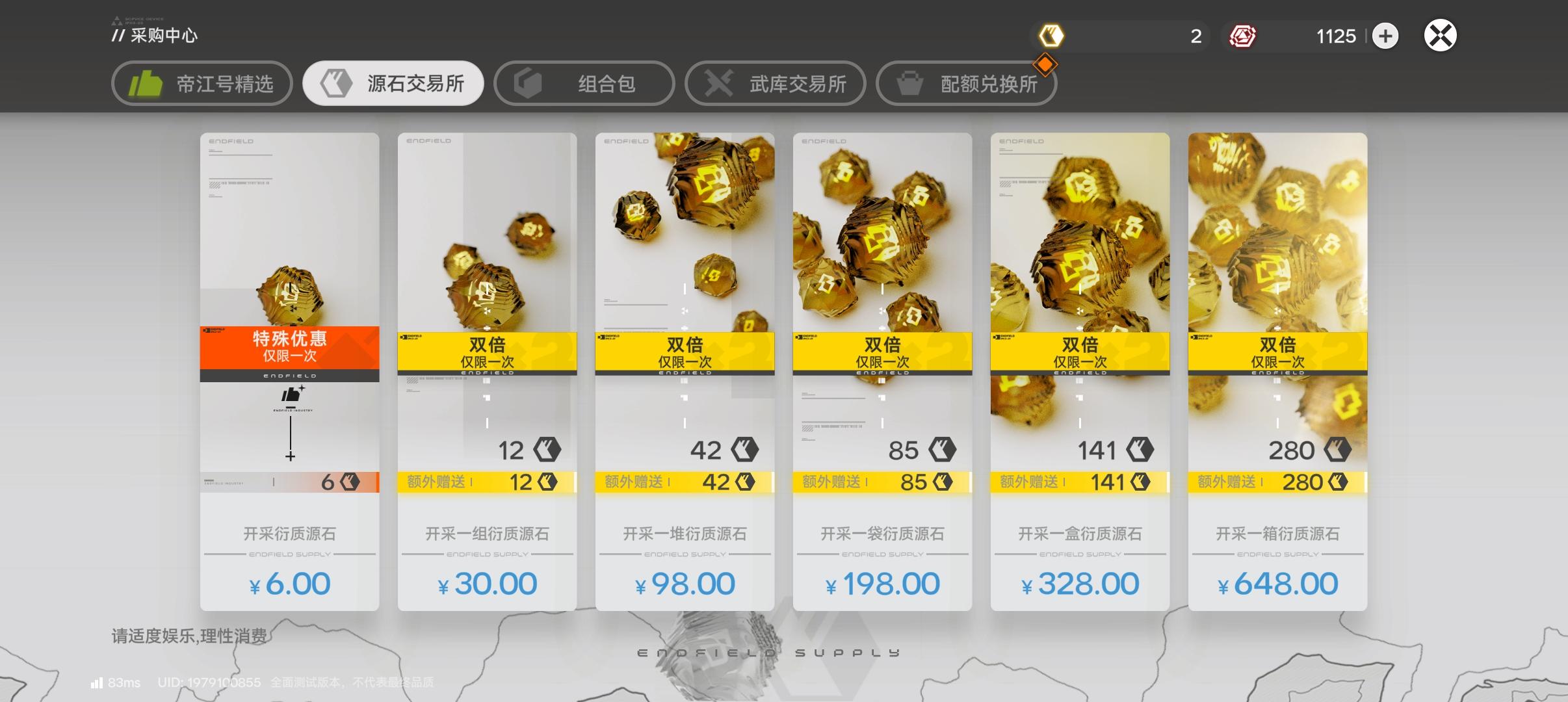Click the 源石交易所 hexagon shard icon

click(335, 83)
